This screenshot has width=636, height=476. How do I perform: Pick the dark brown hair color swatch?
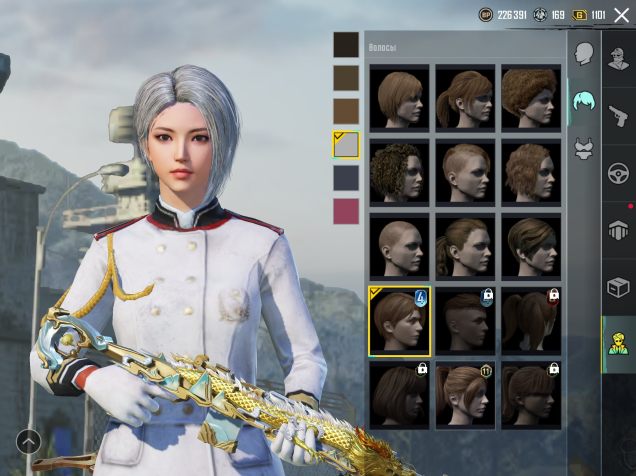(x=346, y=78)
